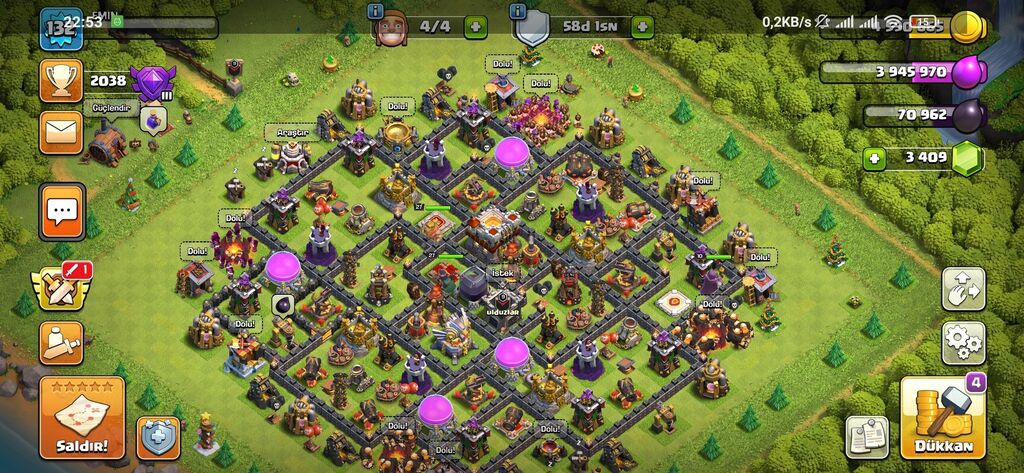This screenshot has width=1024, height=473.
Task: Open the army overview button
Action: [x=61, y=343]
